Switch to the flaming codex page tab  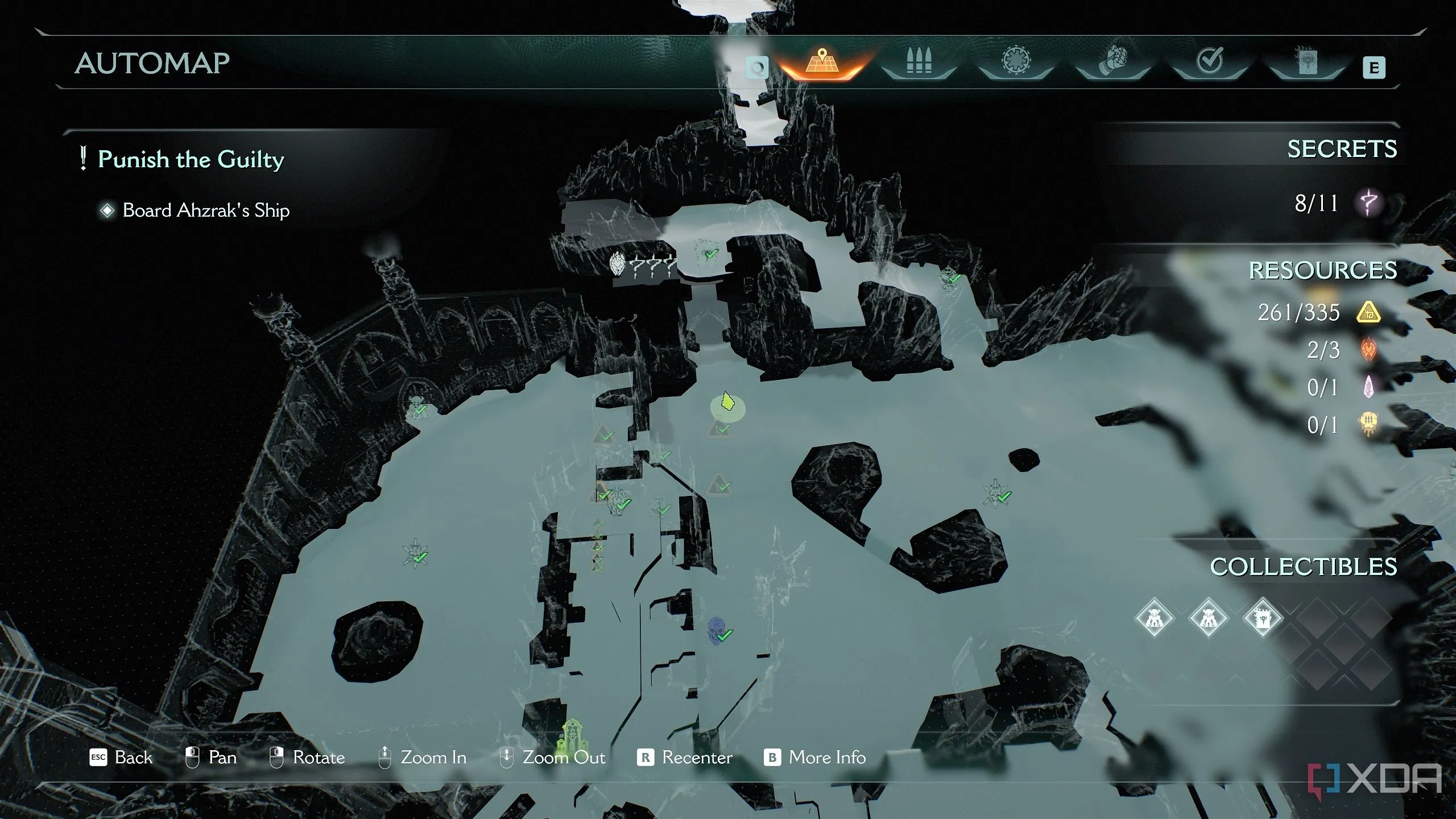(x=1306, y=61)
